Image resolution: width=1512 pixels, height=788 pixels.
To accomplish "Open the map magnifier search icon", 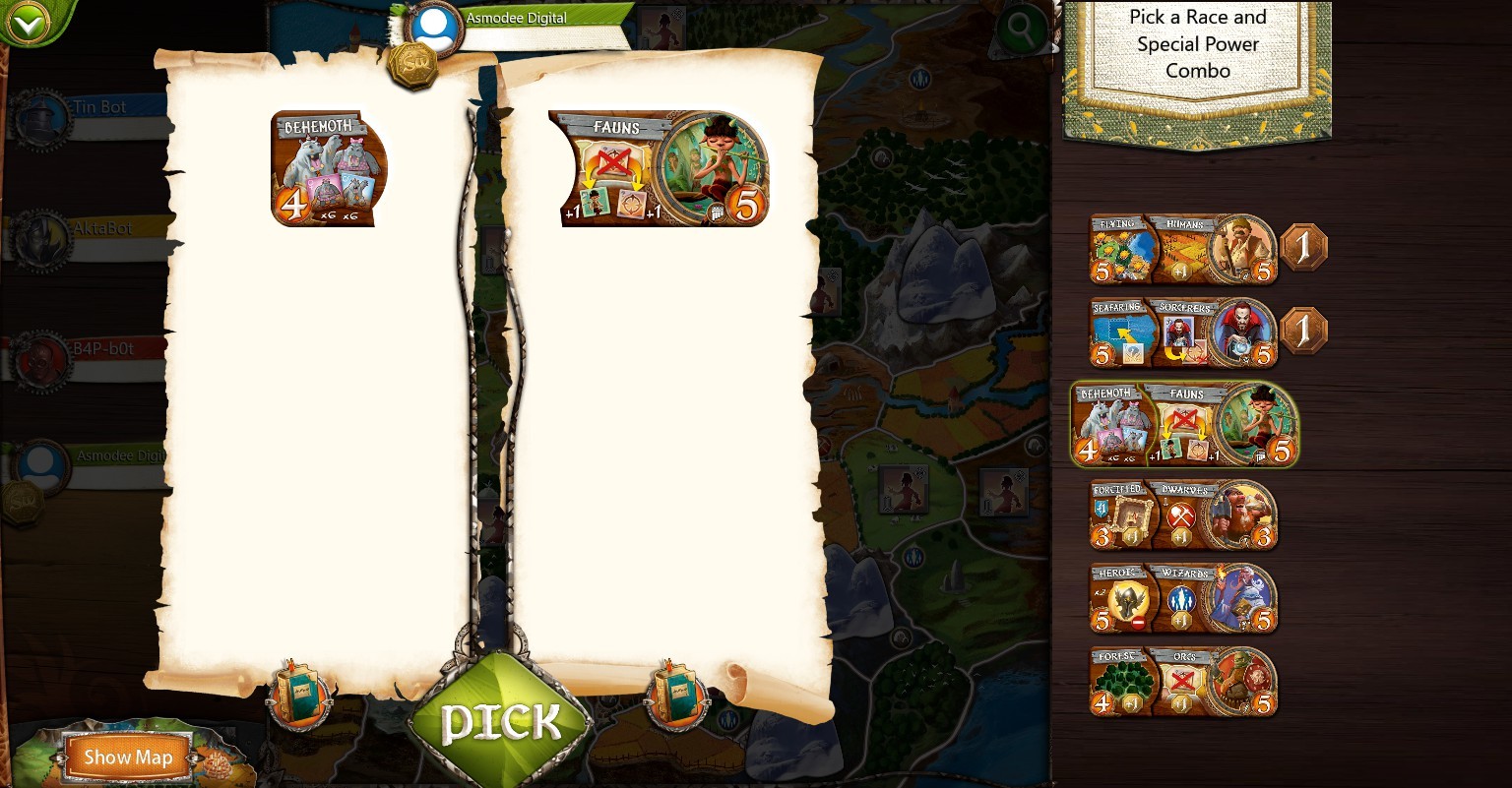I will 1021,30.
